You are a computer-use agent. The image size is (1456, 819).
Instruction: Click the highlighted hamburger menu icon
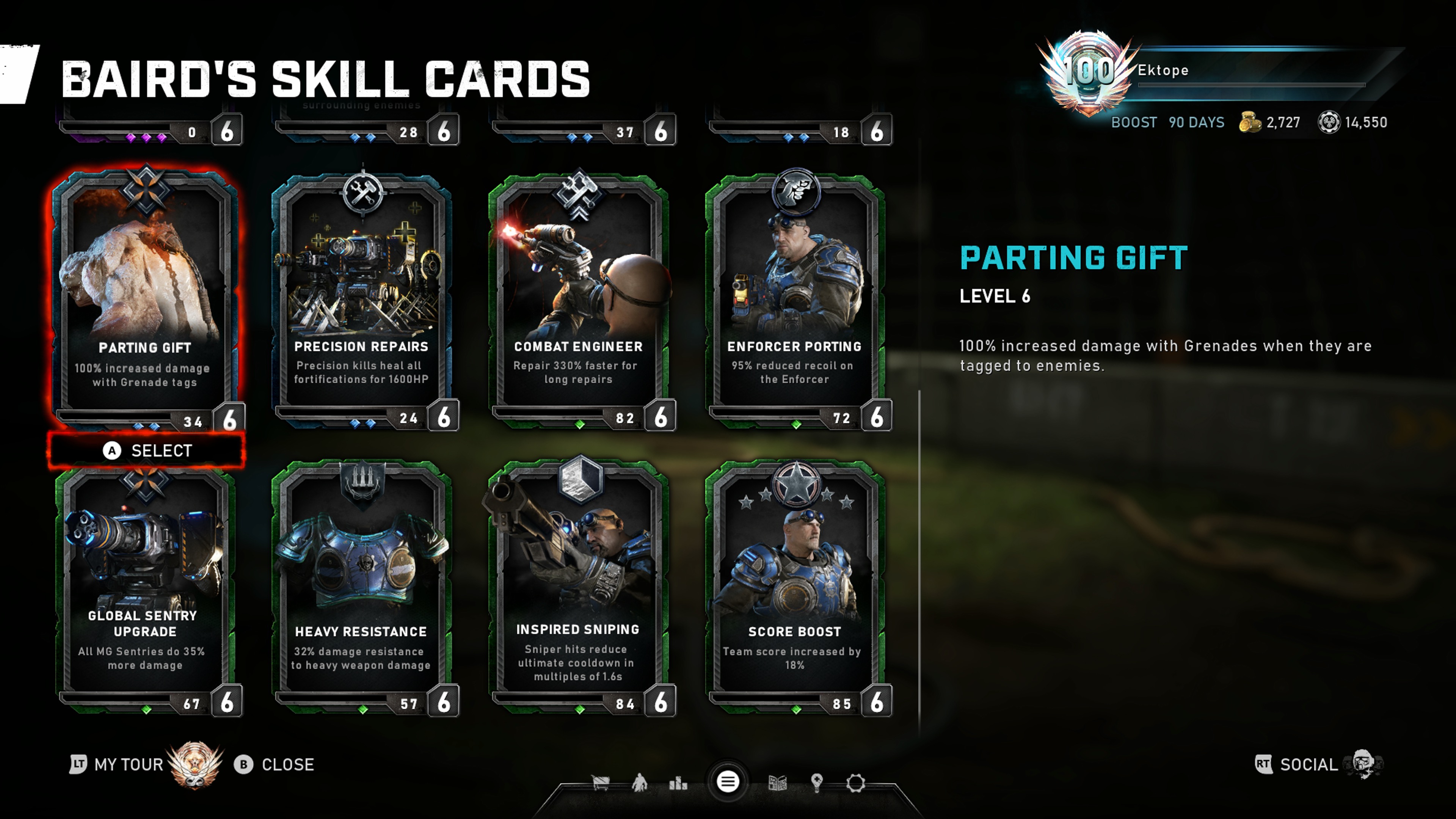click(x=728, y=782)
